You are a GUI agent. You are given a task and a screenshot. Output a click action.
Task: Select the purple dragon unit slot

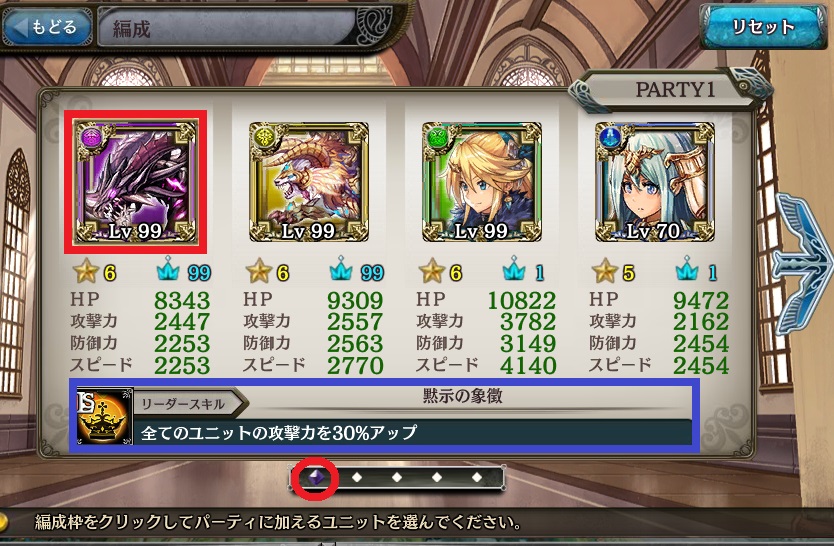coord(135,182)
